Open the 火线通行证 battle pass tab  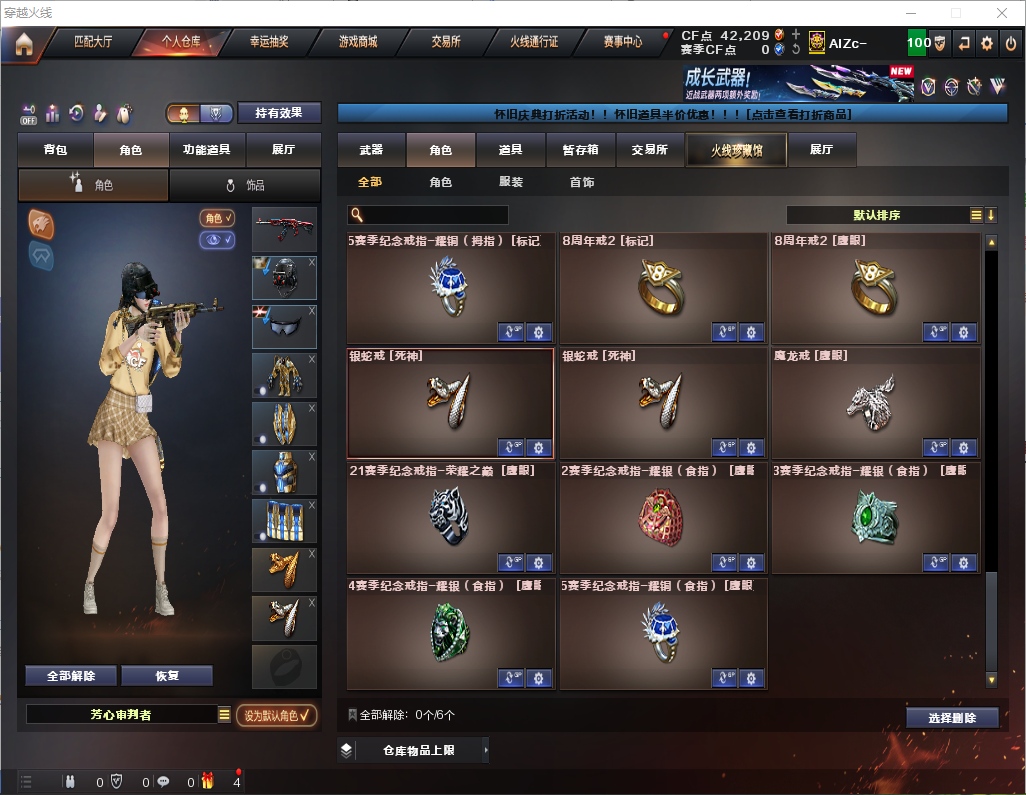click(534, 43)
